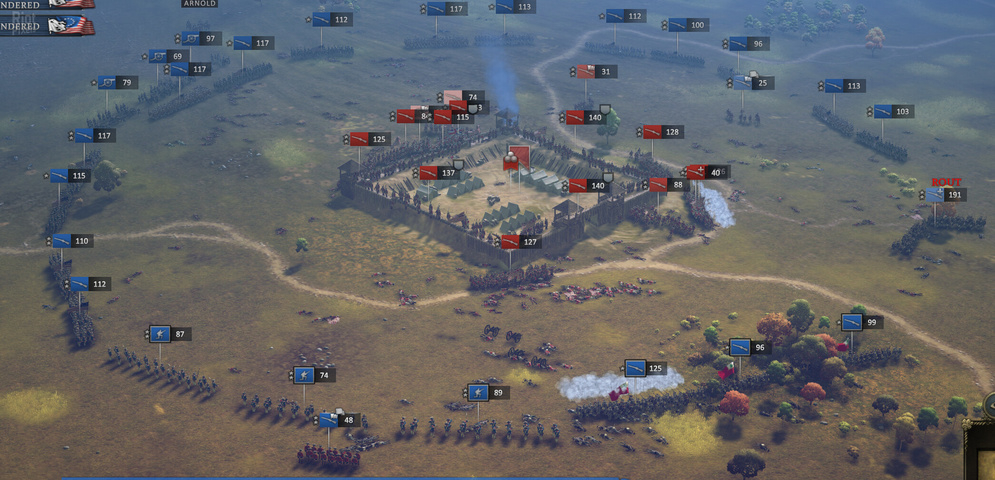Select the blue unit flag showing 110
The image size is (995, 480).
point(62,241)
